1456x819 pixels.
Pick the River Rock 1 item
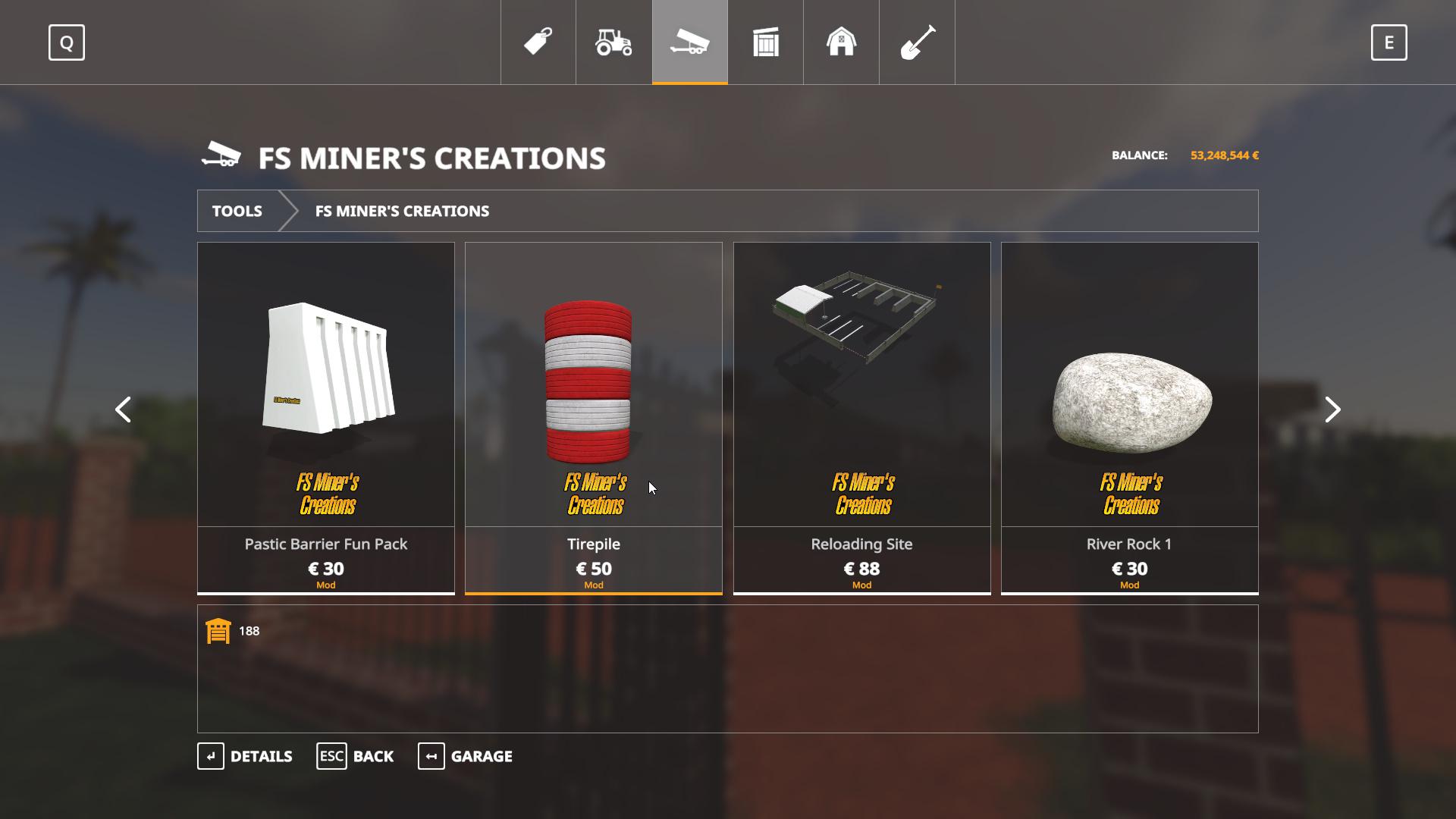pos(1129,417)
